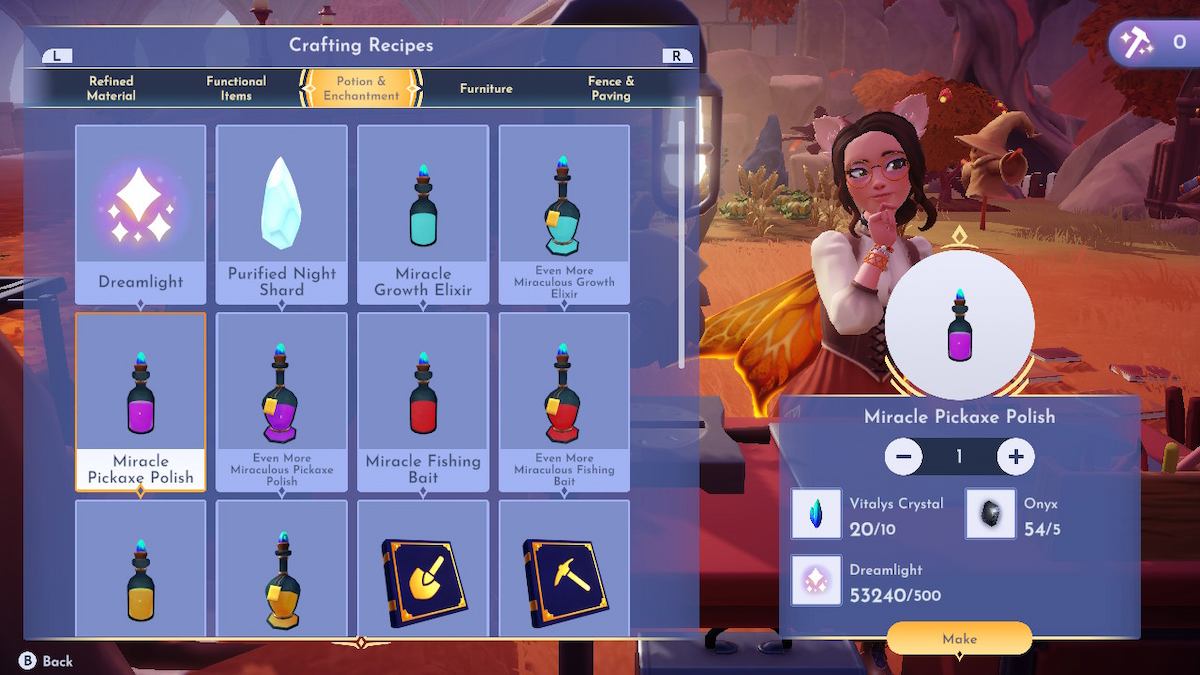
Task: Select the Miracle Fishing Bait recipe
Action: click(423, 401)
